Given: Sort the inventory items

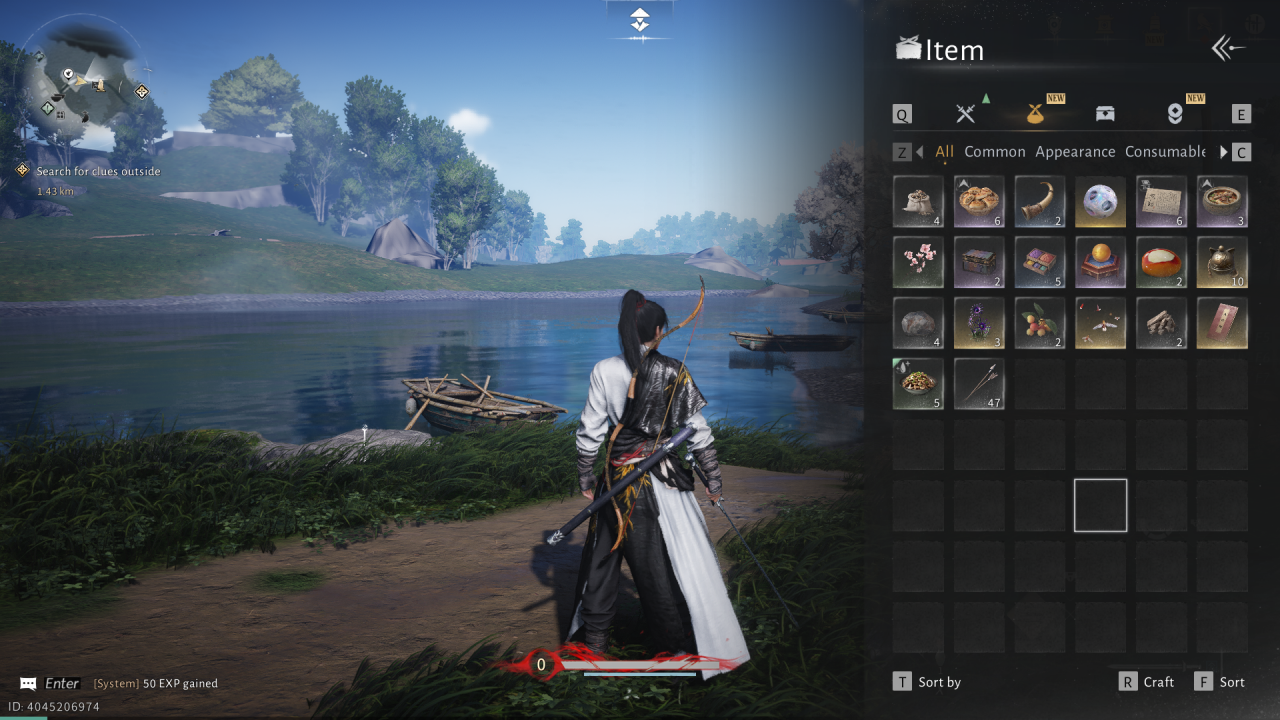Looking at the screenshot, I should tap(1220, 682).
